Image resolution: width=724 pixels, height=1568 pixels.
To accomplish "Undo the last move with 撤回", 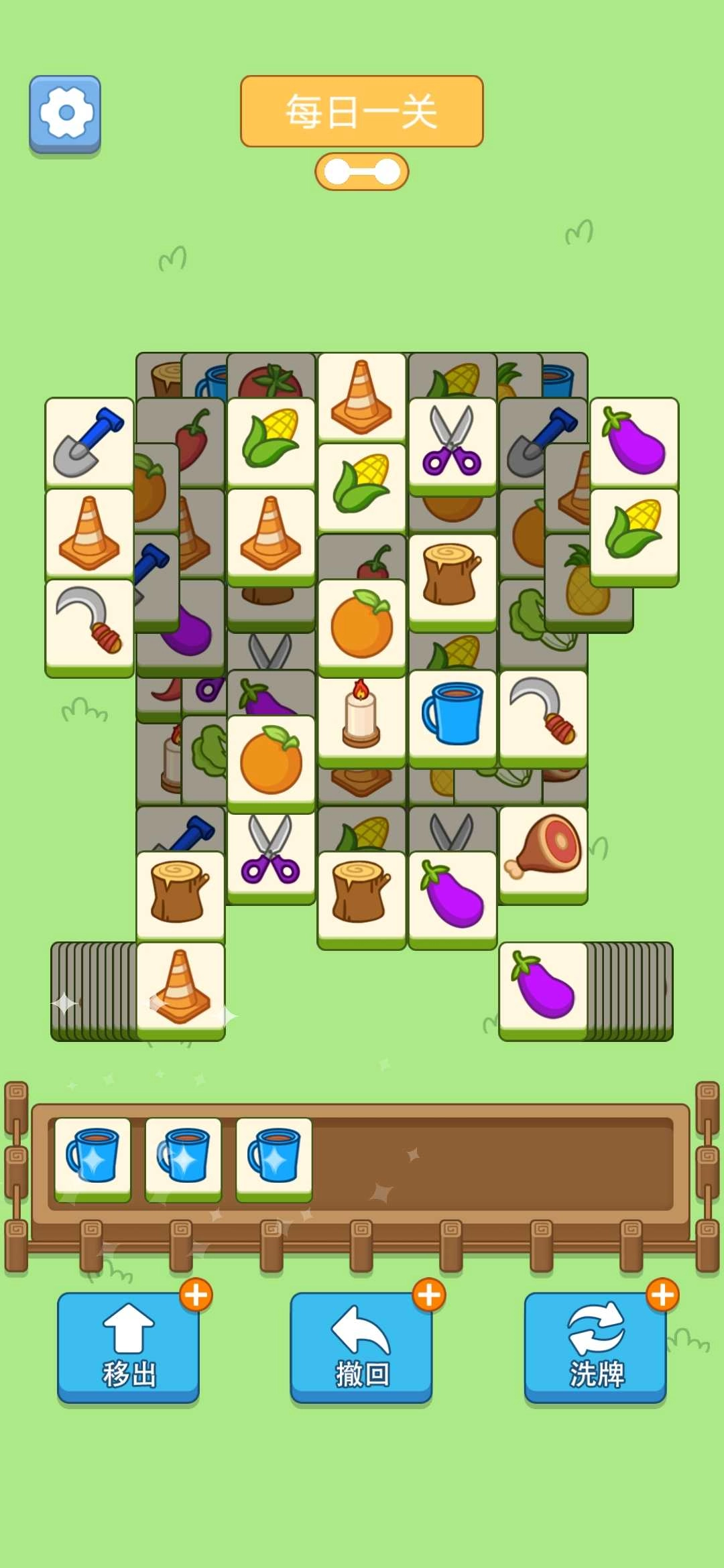I will (361, 1347).
